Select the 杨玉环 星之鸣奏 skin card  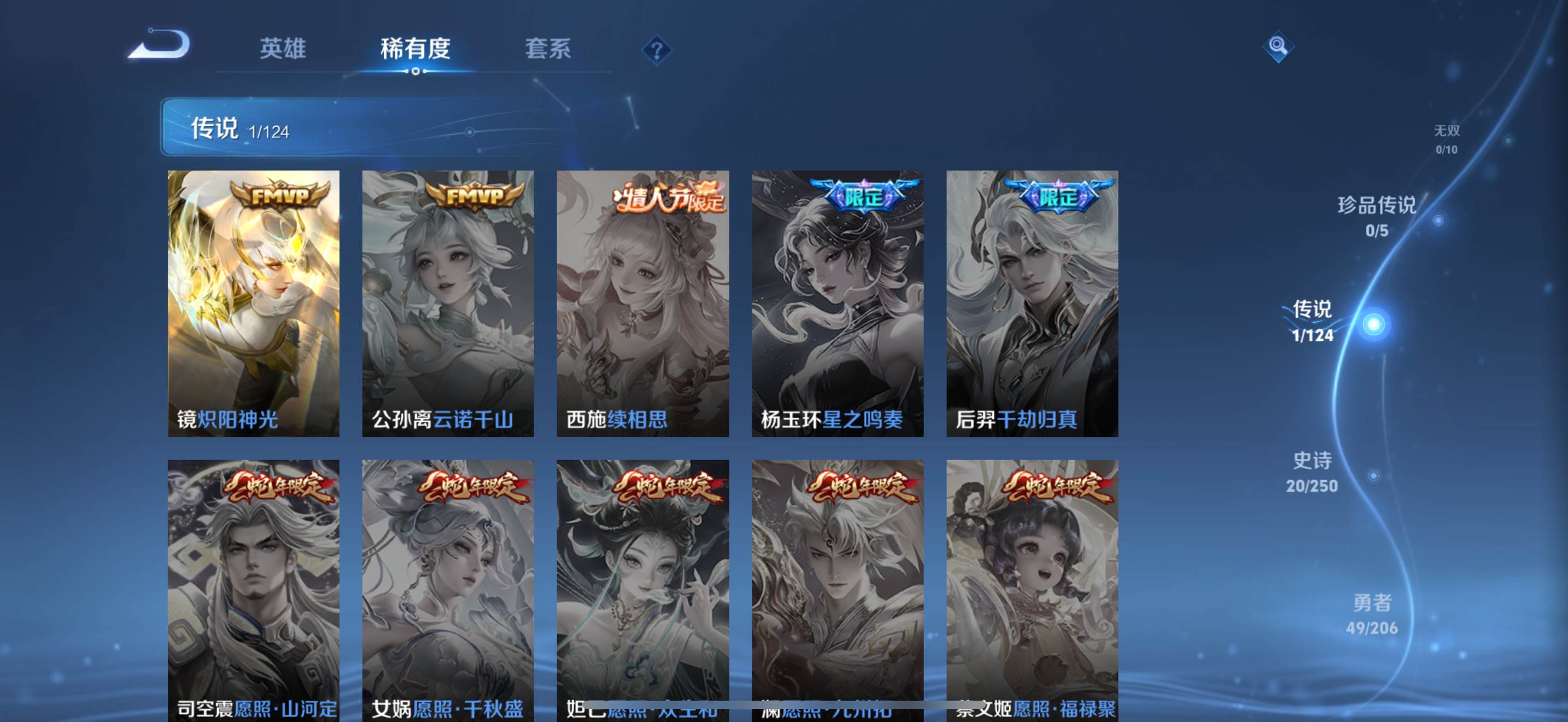[x=838, y=303]
